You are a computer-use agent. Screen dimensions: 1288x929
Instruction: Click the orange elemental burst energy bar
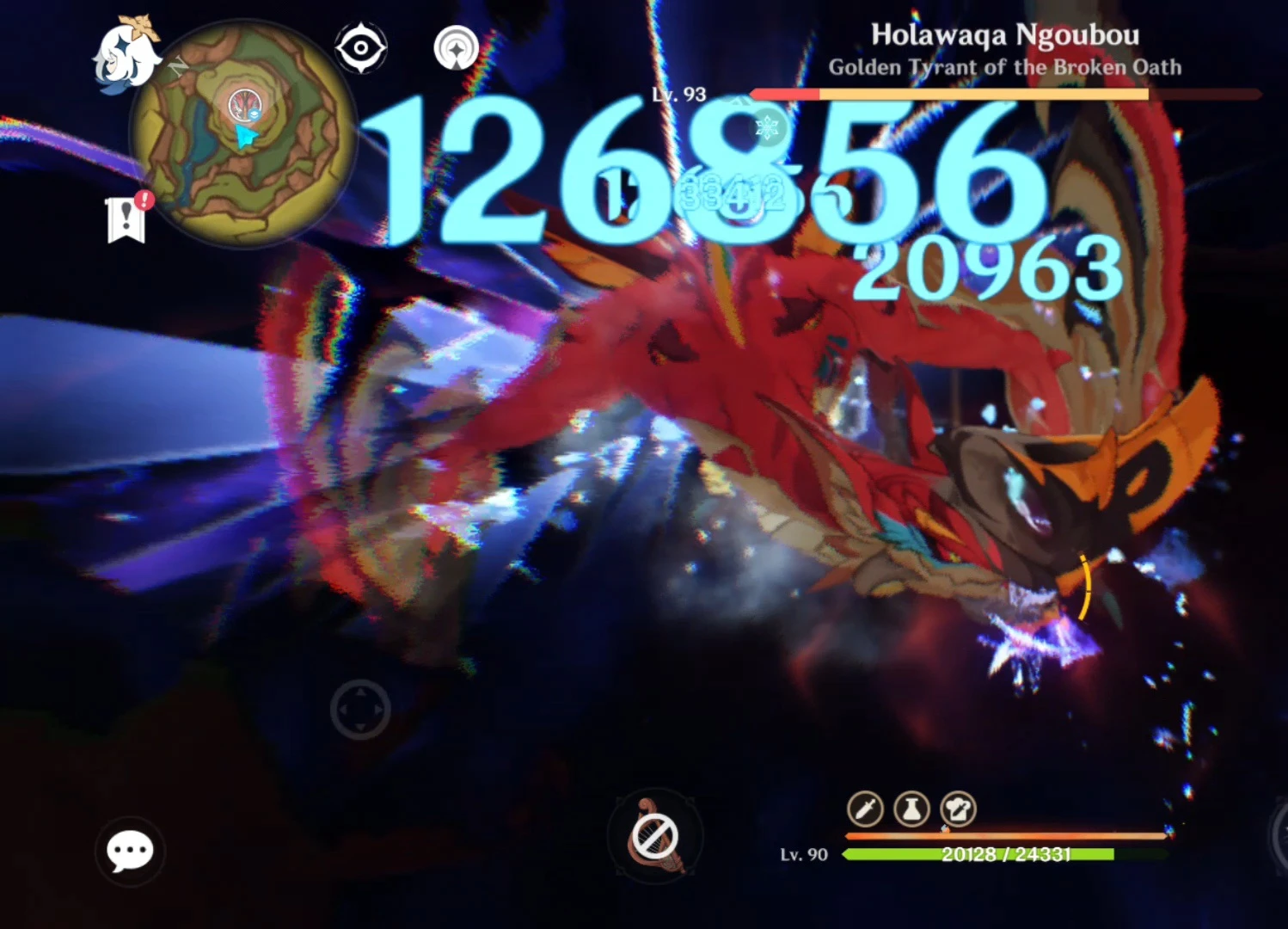pos(1006,835)
